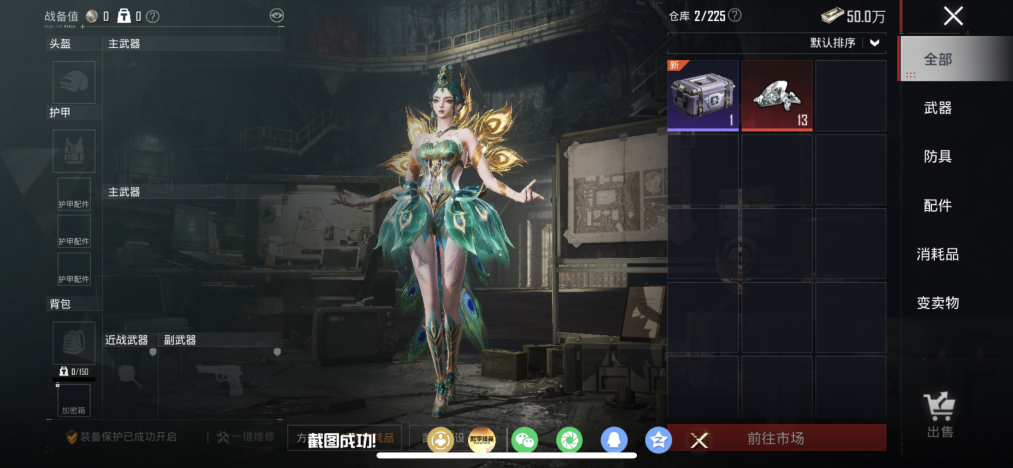The width and height of the screenshot is (1013, 468).
Task: Click the 加密箱 secure box slot
Action: (74, 401)
